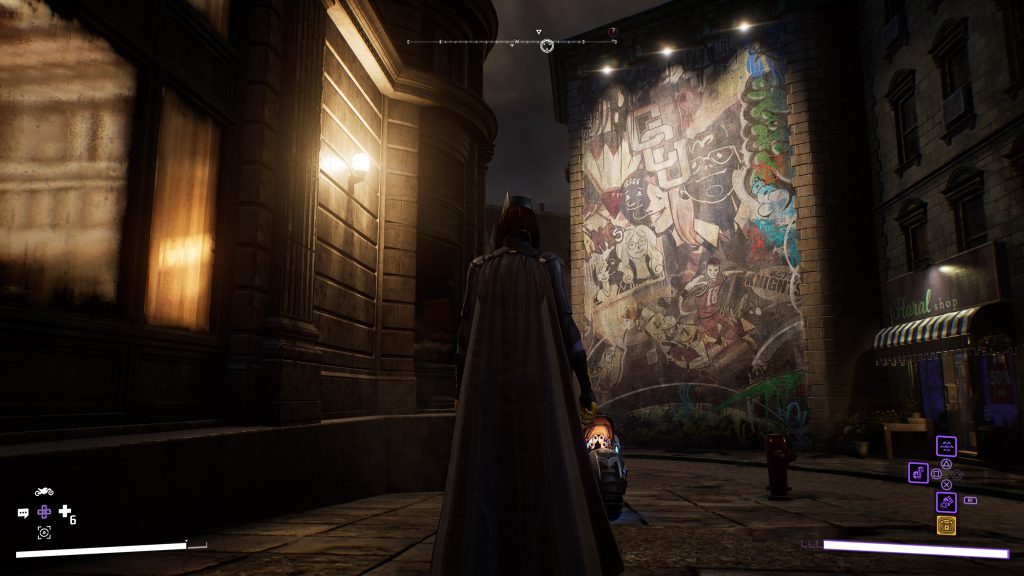1024x576 pixels.
Task: Select the circular objective marker on the compass
Action: (x=547, y=45)
